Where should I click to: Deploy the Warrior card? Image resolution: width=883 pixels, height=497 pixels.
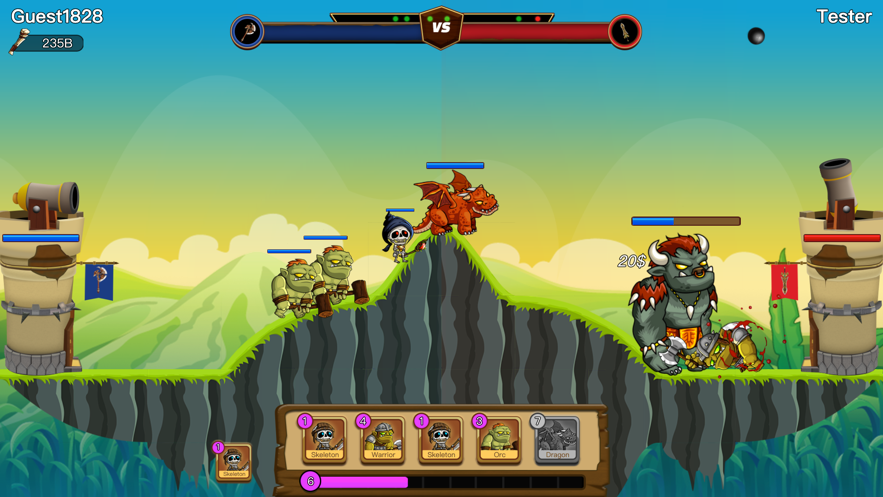coord(382,439)
